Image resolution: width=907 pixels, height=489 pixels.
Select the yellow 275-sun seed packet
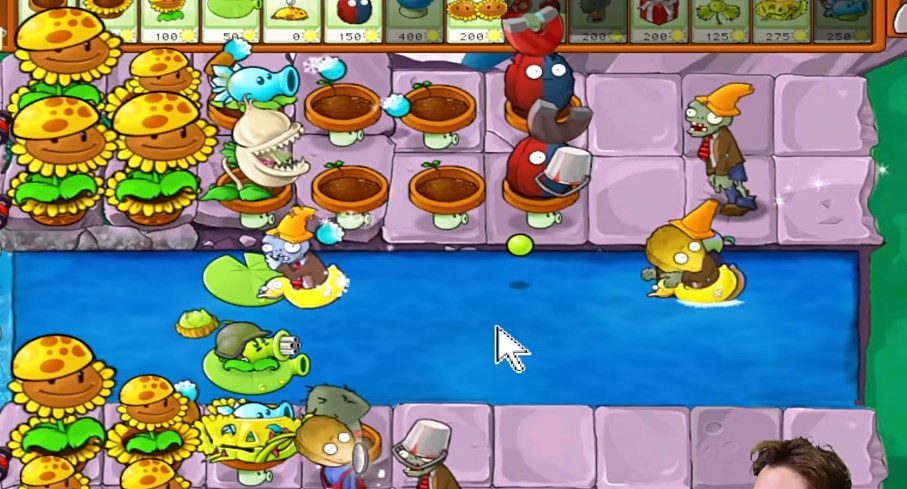781,20
